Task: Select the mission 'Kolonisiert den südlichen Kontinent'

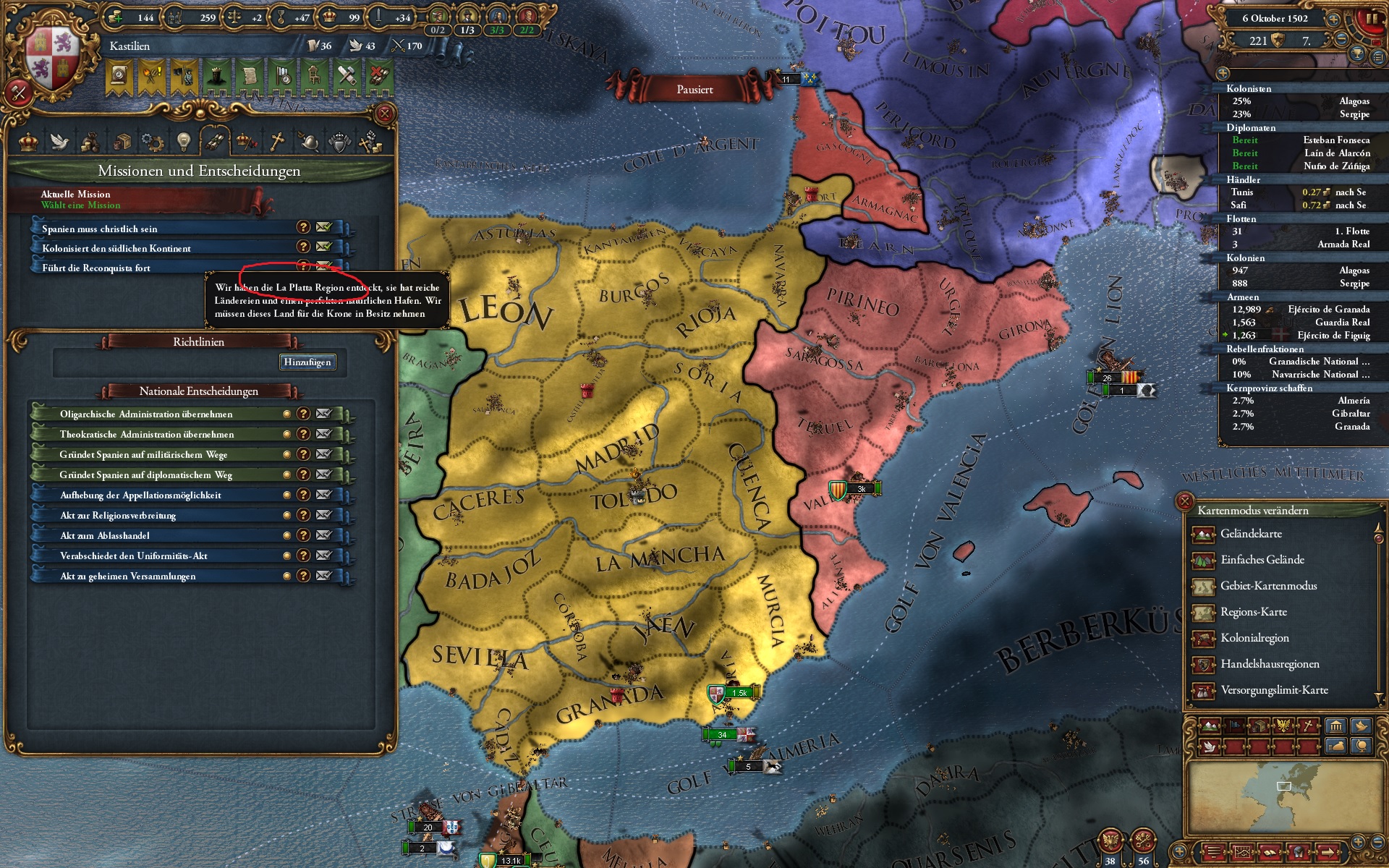Action: coord(145,248)
